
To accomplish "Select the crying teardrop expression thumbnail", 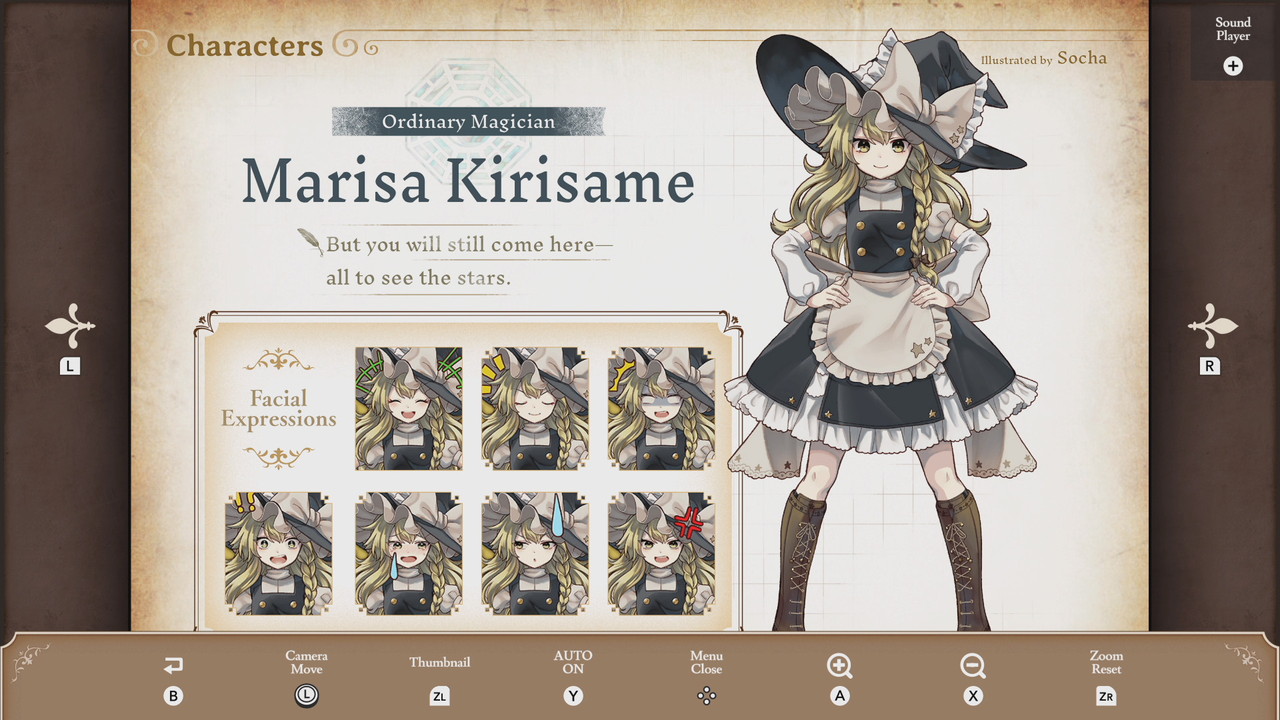I will 408,553.
